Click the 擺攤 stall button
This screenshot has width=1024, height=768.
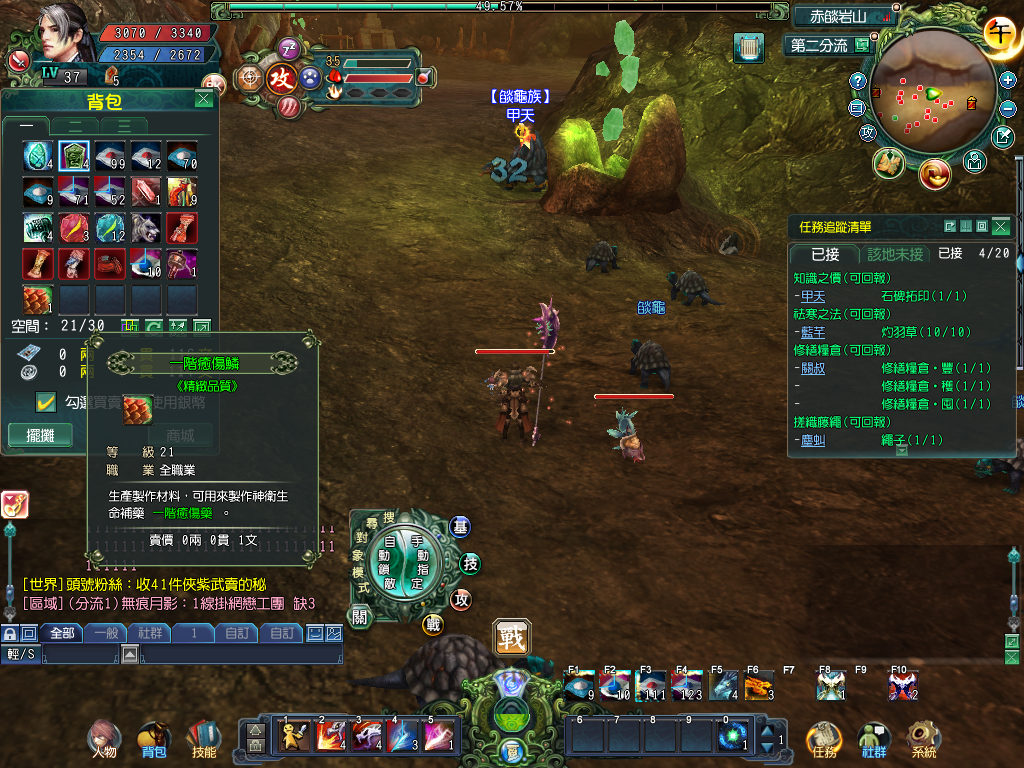tap(41, 436)
